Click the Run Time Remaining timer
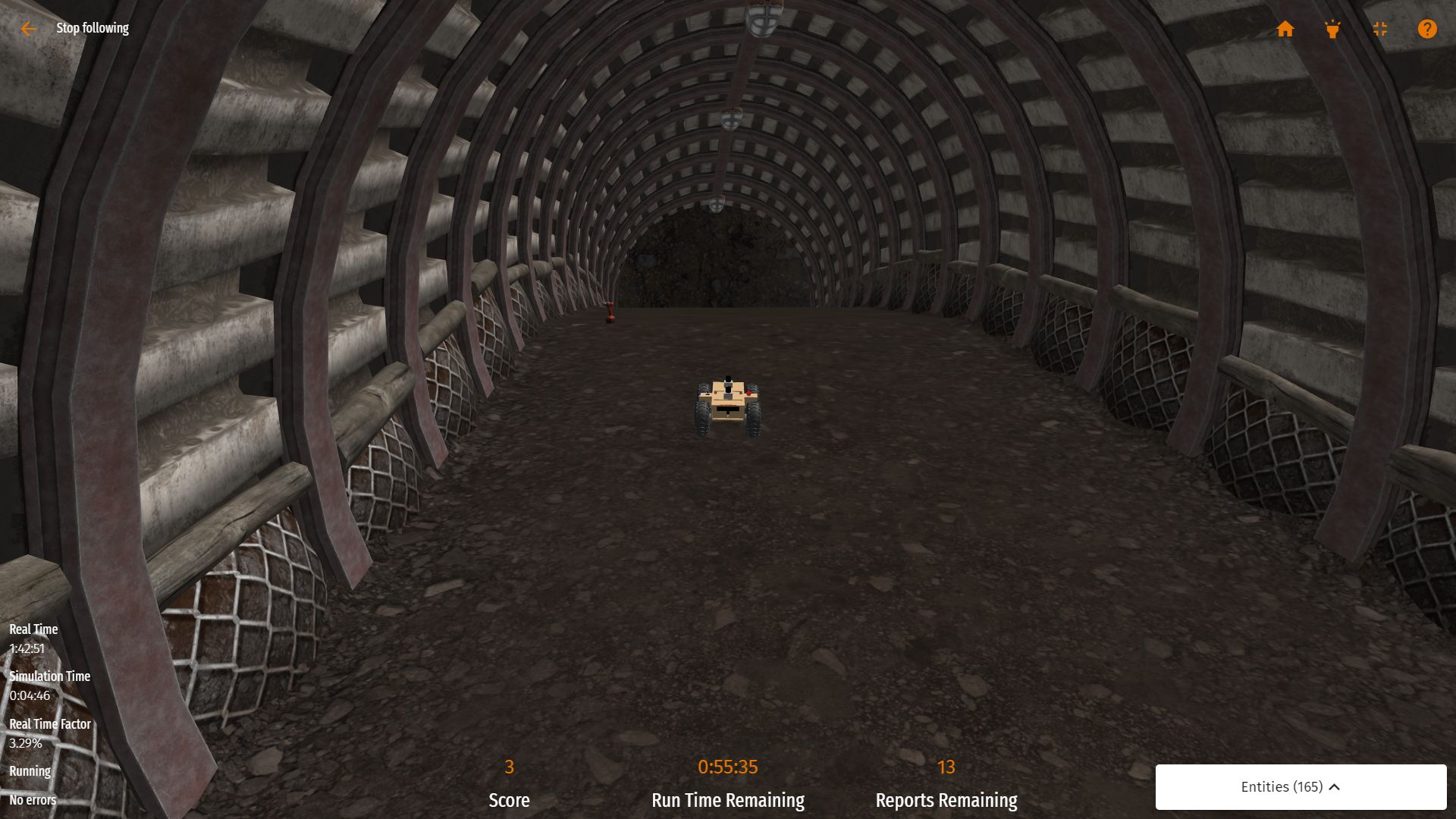The height and width of the screenshot is (819, 1456). (727, 767)
